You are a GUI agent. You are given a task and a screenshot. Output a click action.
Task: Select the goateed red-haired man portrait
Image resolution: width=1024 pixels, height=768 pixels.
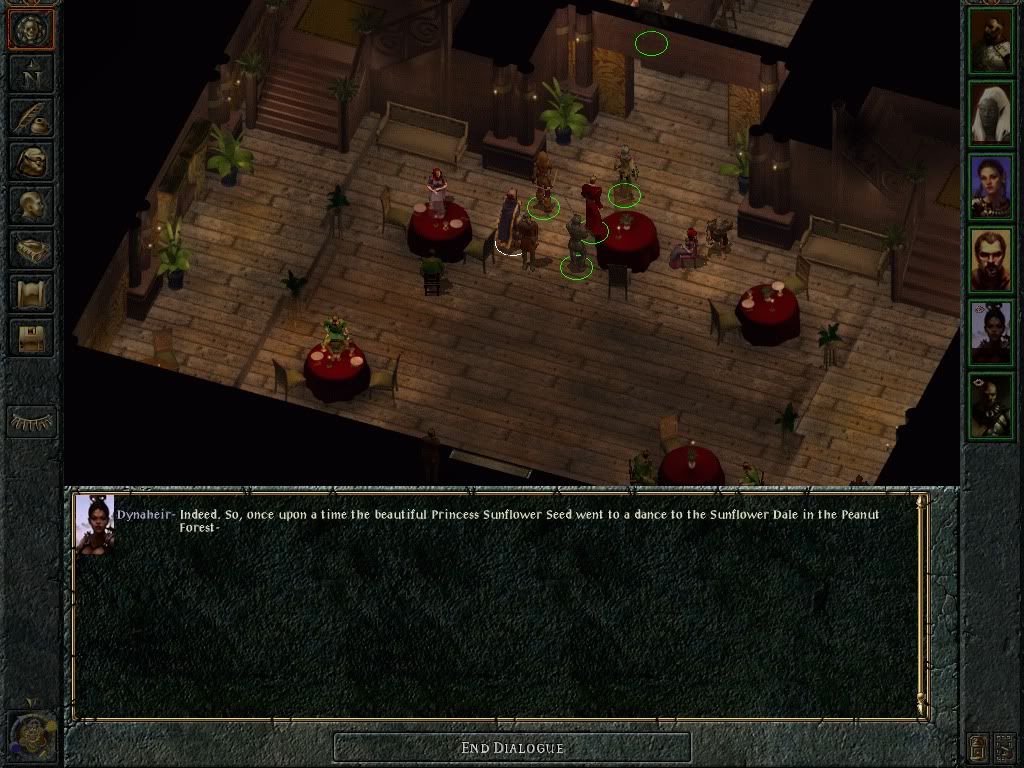click(991, 260)
